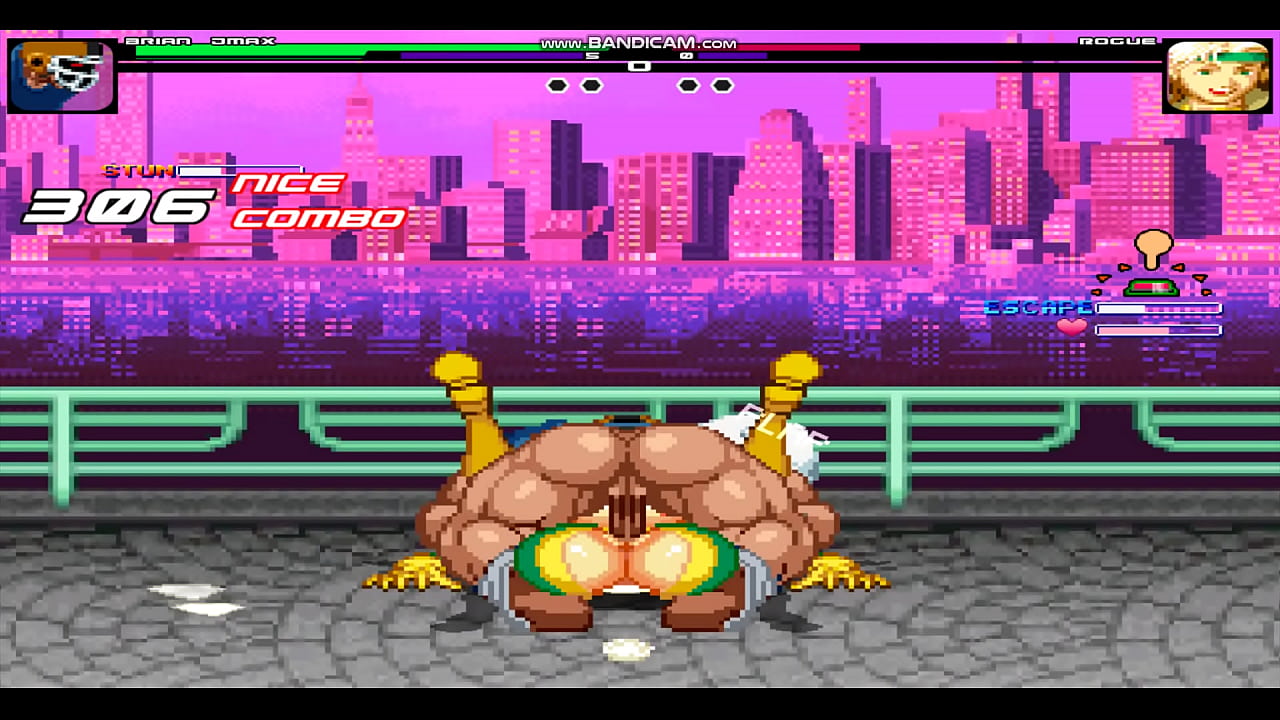The image size is (1280, 720).
Task: Open the www.BANDICAM.com watermark link
Action: click(x=639, y=43)
